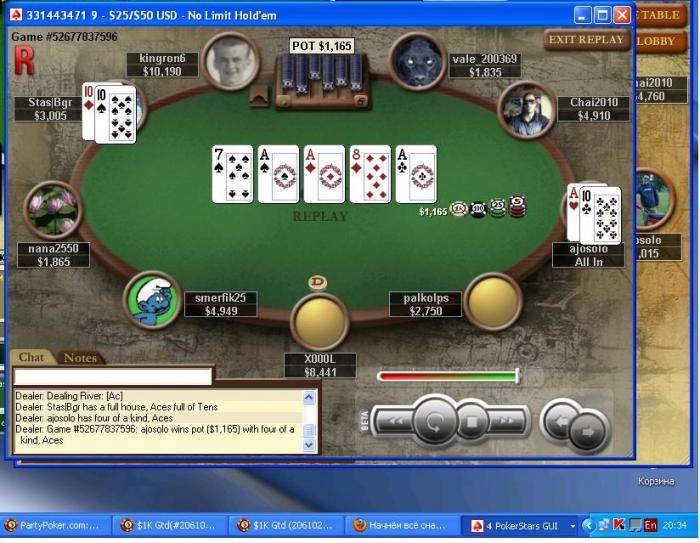Stop the replay playback
700x543 pixels.
[473, 421]
